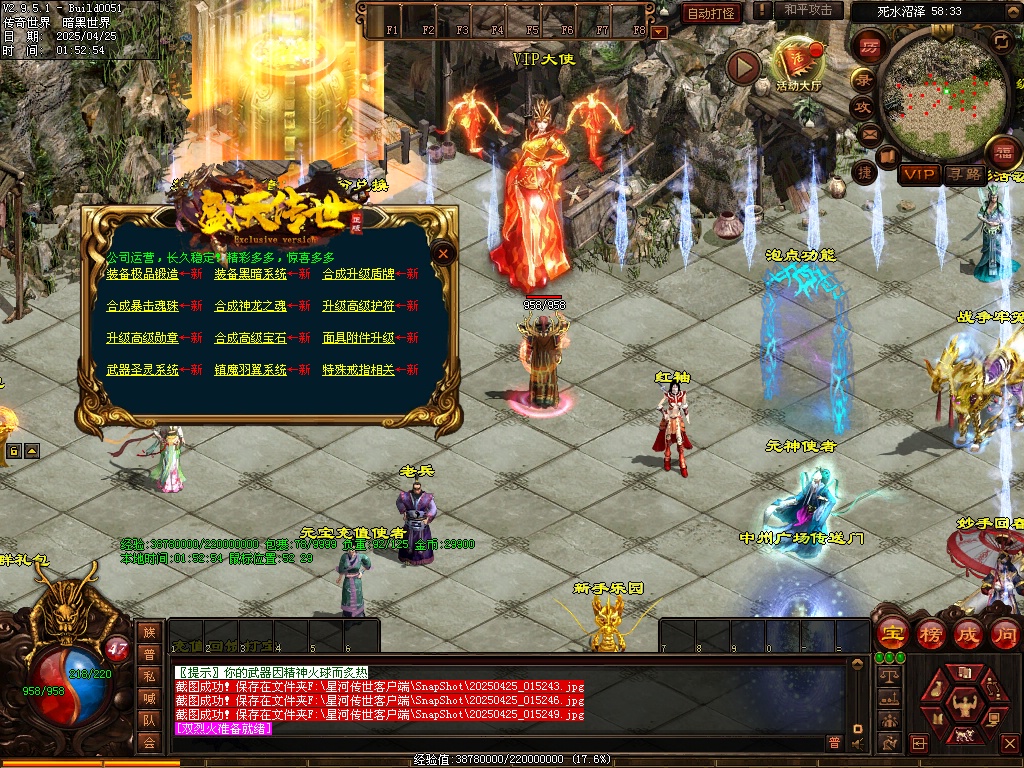Open the character muscle figure icon

[964, 705]
